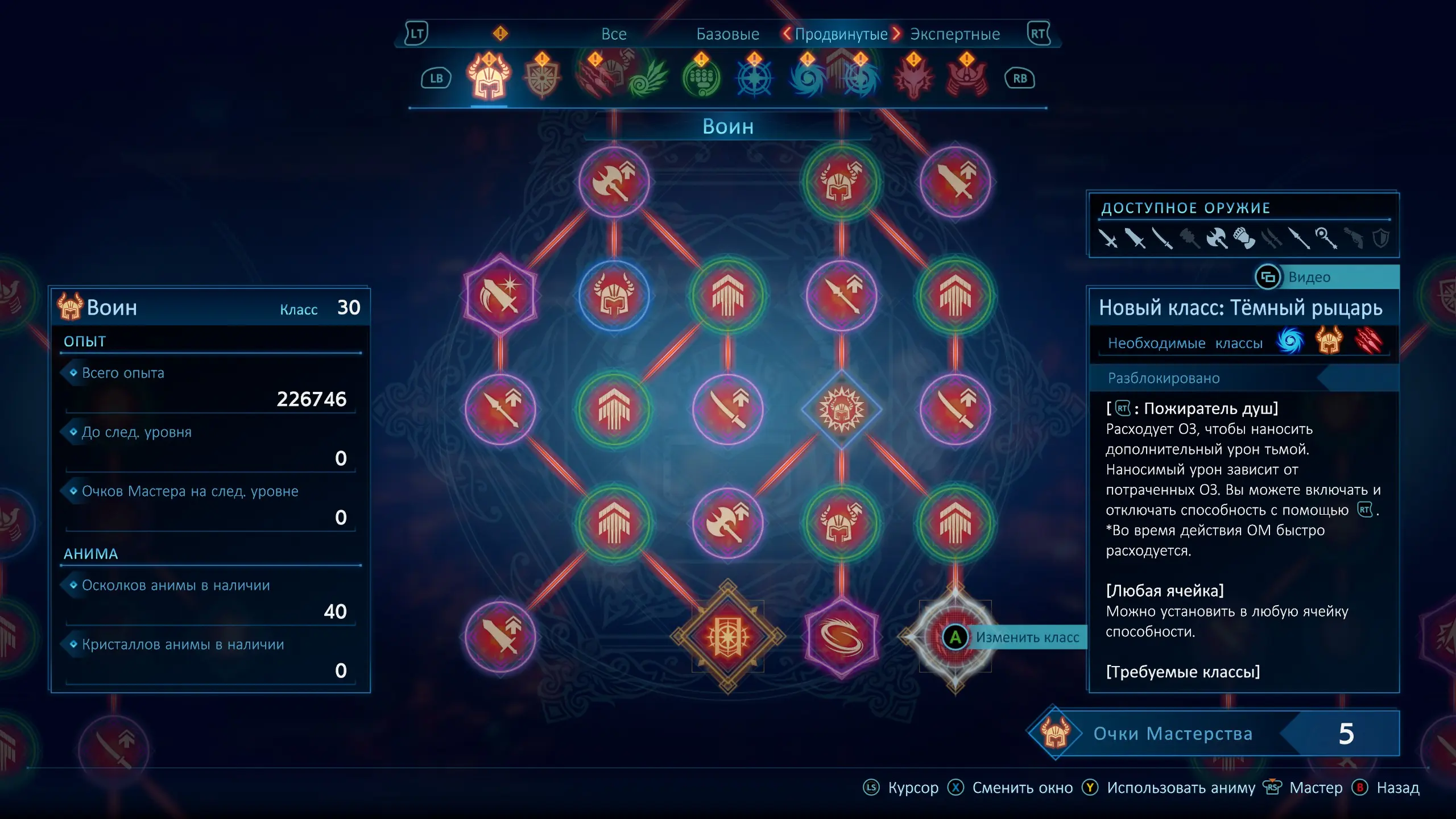Select the highlighted Тёмный рыцарь class node
The height and width of the screenshot is (819, 1456).
click(x=955, y=636)
